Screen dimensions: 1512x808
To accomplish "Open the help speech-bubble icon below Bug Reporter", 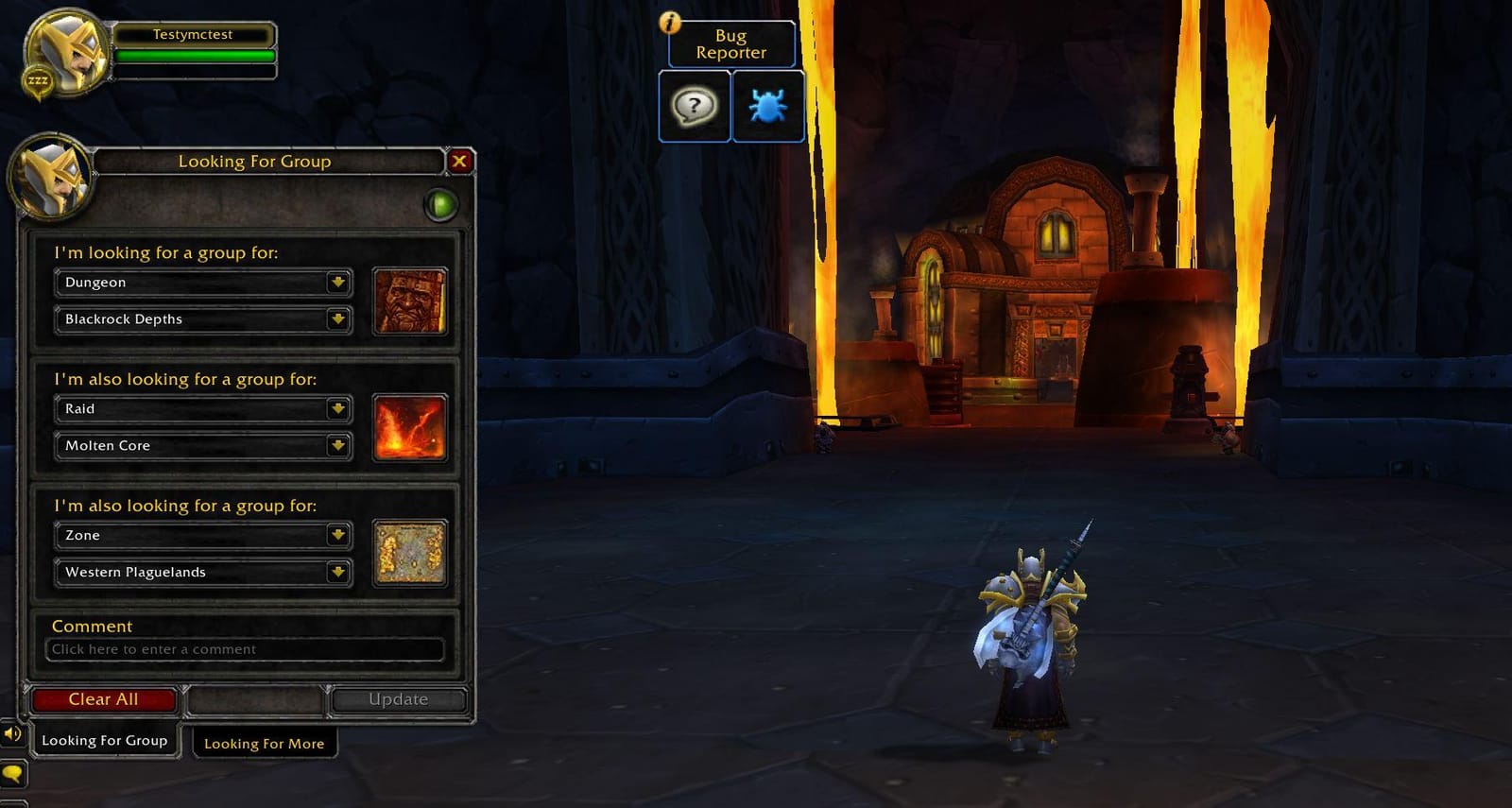I will [x=694, y=107].
